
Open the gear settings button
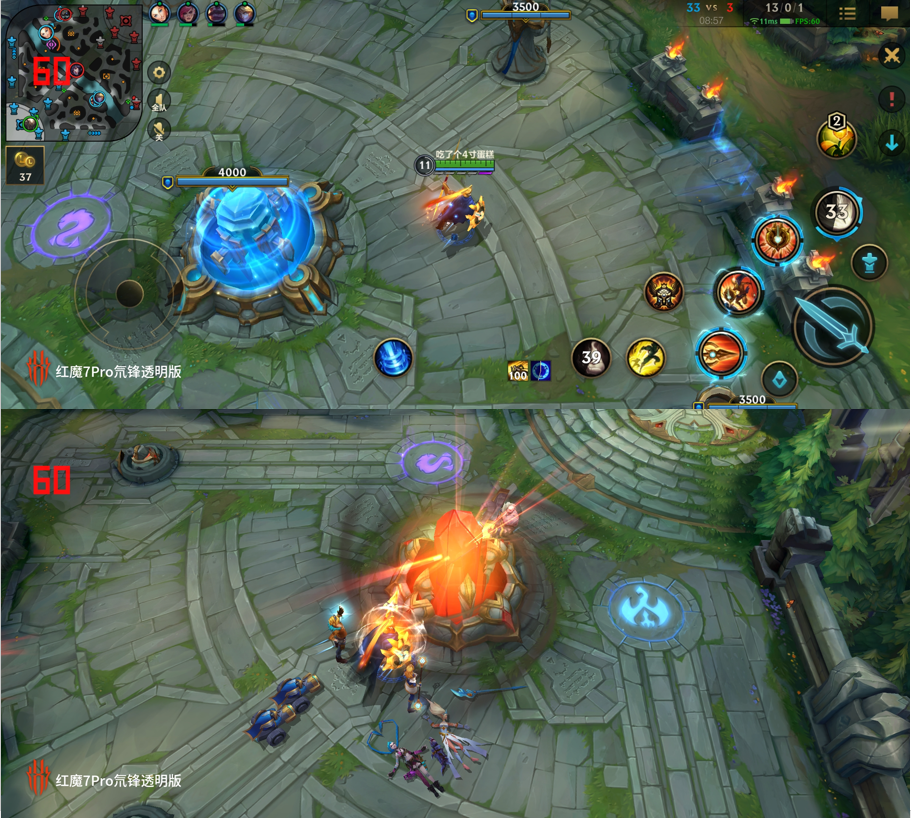[159, 72]
